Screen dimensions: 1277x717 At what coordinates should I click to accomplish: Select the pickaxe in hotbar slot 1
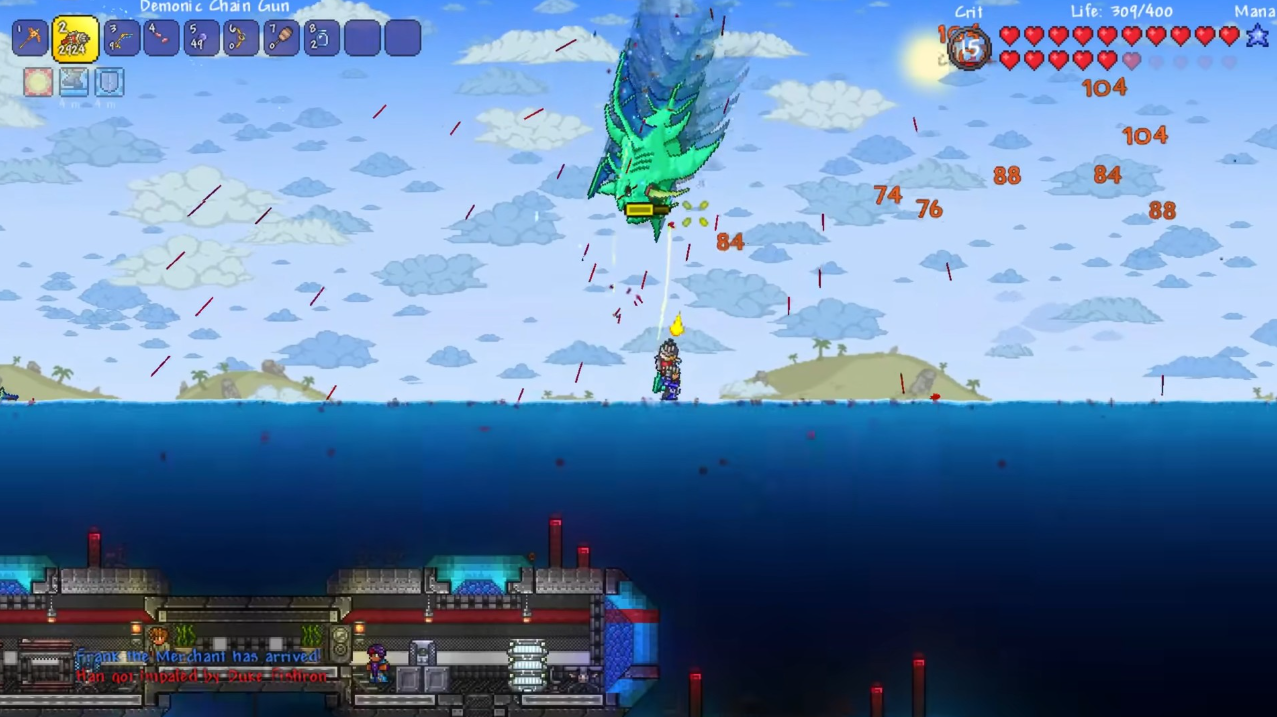tap(30, 39)
